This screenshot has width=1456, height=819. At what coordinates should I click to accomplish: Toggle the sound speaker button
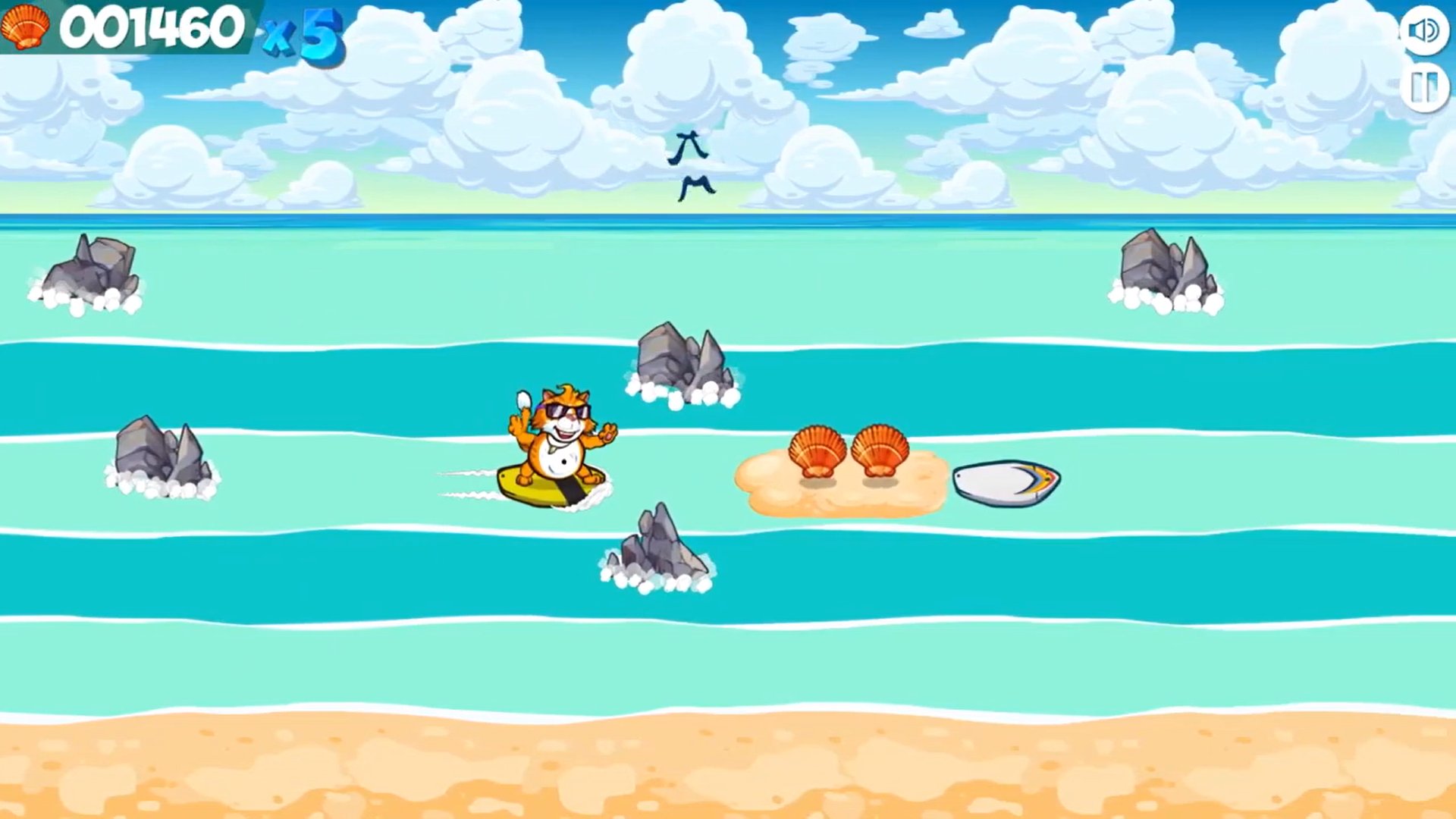coord(1423,30)
